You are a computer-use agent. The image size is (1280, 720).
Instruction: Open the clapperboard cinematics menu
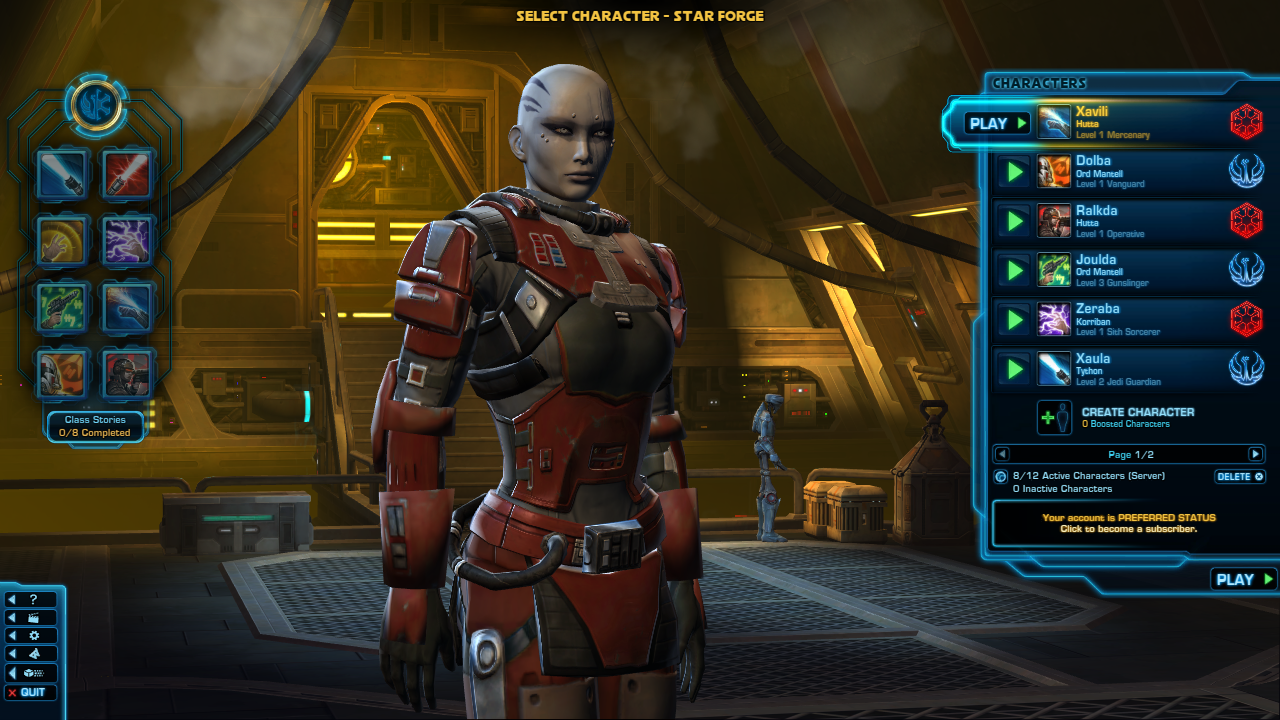pyautogui.click(x=32, y=618)
